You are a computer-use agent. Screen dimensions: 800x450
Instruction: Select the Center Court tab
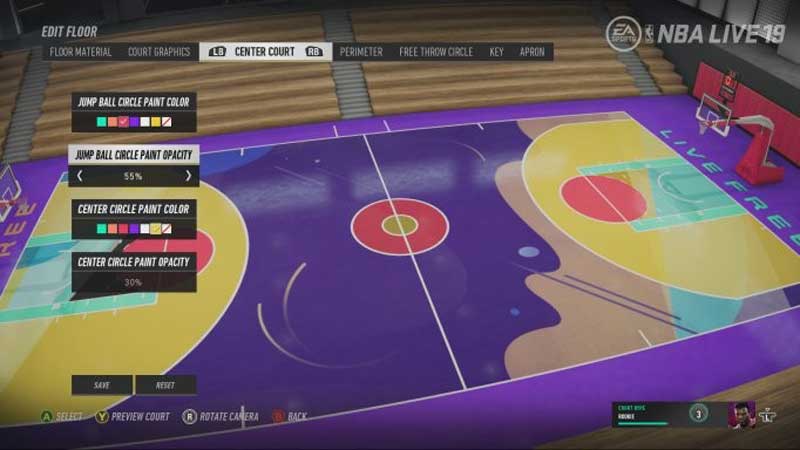[x=264, y=51]
